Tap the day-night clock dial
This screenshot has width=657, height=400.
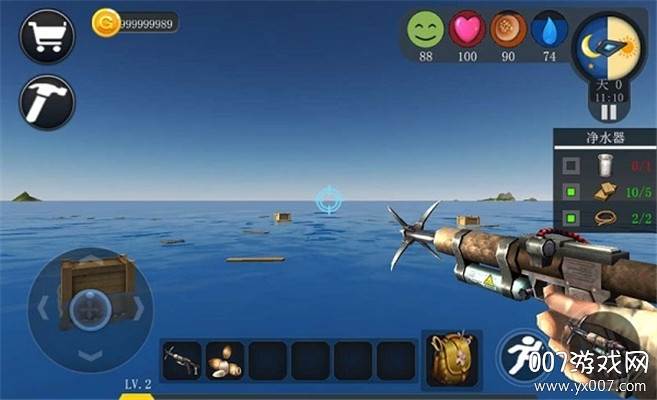607,46
